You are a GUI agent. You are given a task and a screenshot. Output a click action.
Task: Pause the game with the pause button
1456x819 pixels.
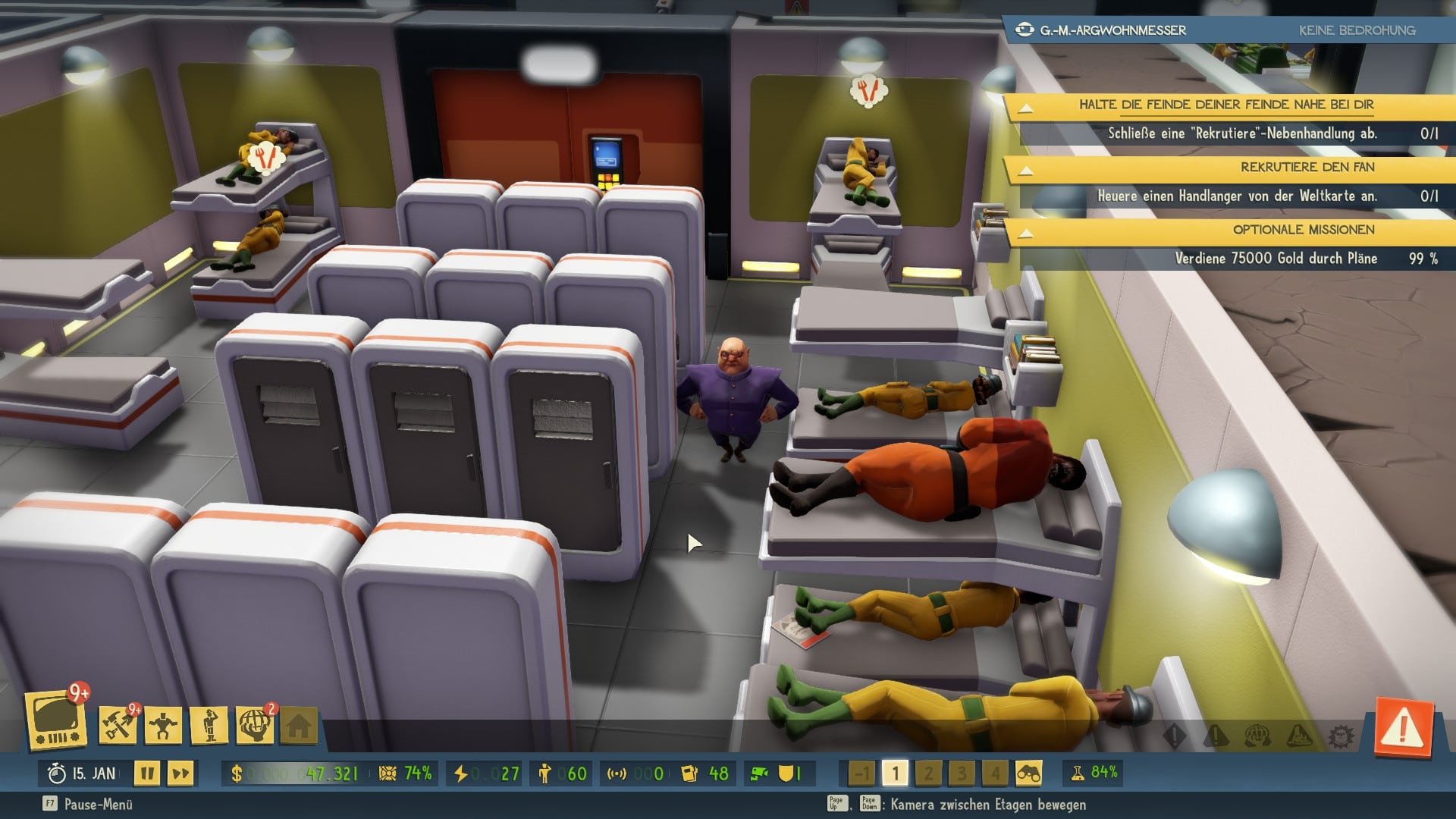coord(147,773)
